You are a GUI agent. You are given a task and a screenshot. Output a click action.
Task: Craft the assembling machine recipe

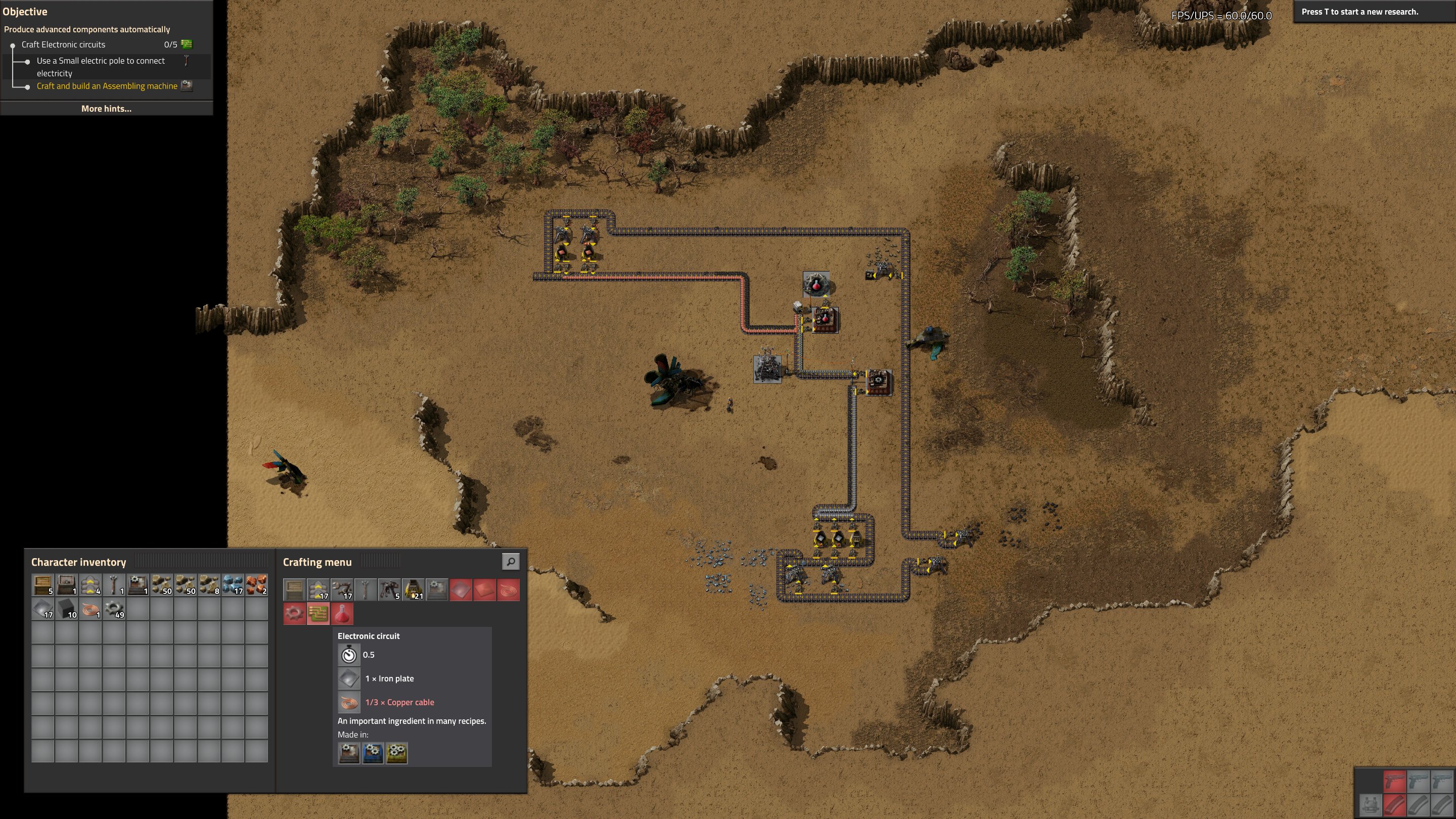click(x=436, y=589)
